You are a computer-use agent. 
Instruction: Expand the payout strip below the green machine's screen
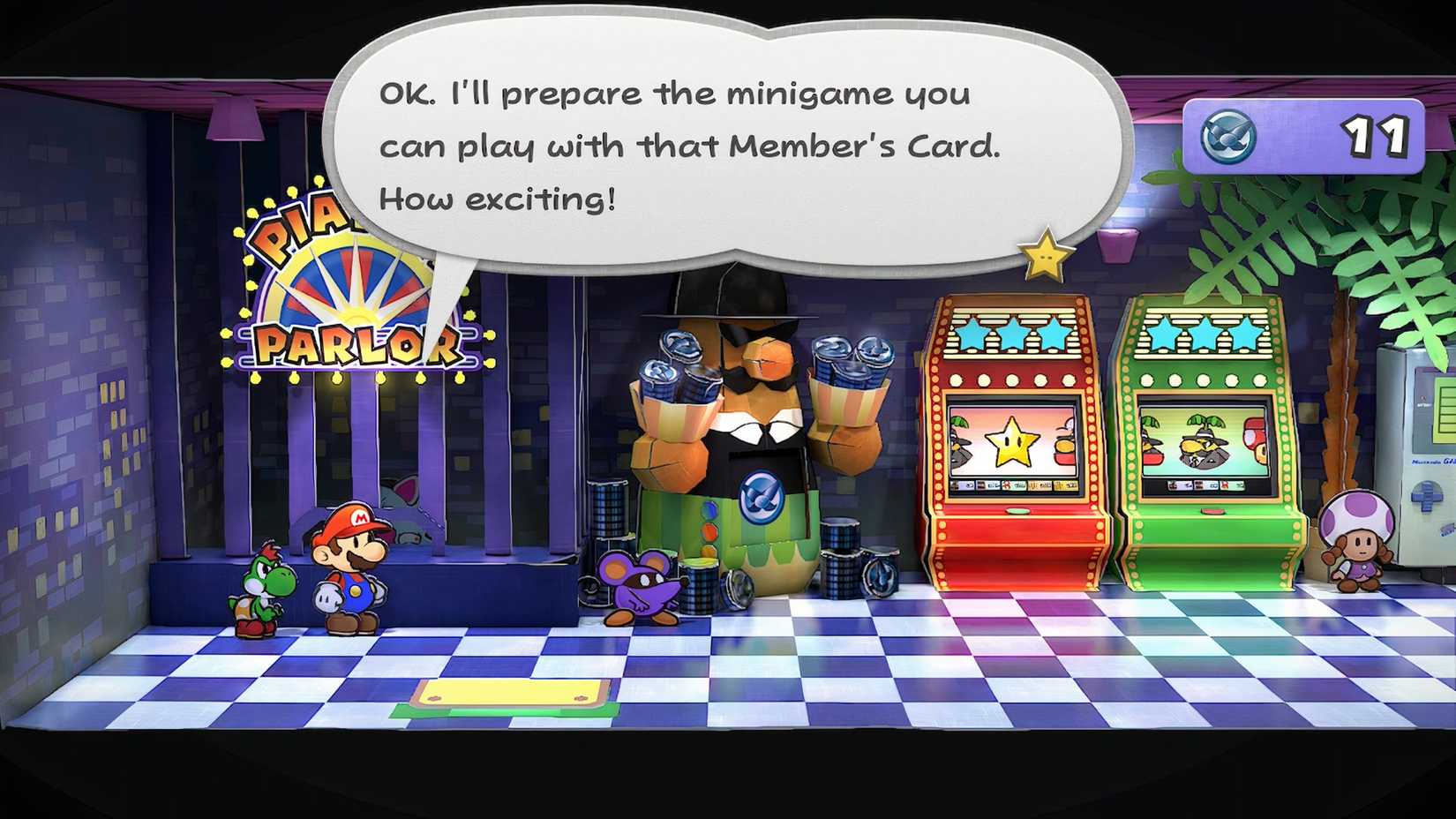pos(1205,485)
